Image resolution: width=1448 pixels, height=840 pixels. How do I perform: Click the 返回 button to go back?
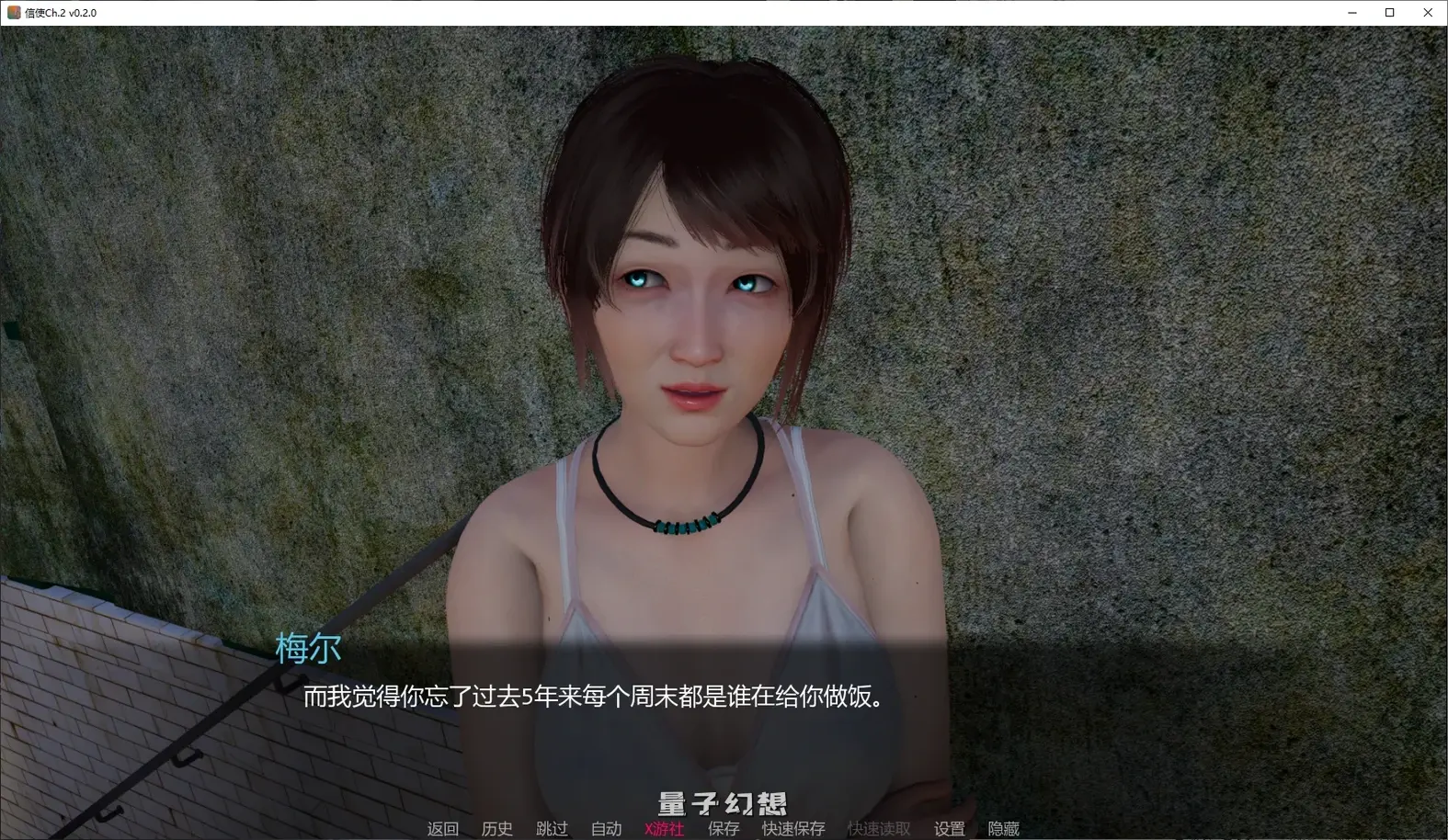coord(443,828)
